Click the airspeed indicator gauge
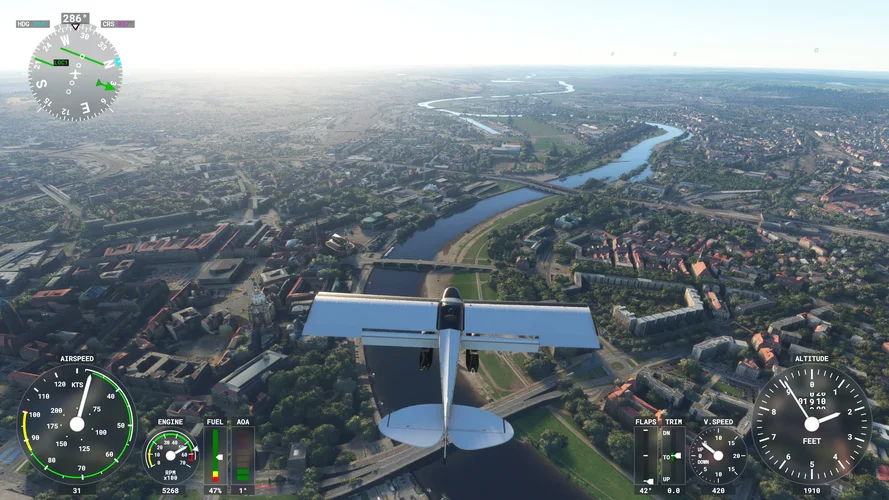This screenshot has width=889, height=500. click(77, 423)
